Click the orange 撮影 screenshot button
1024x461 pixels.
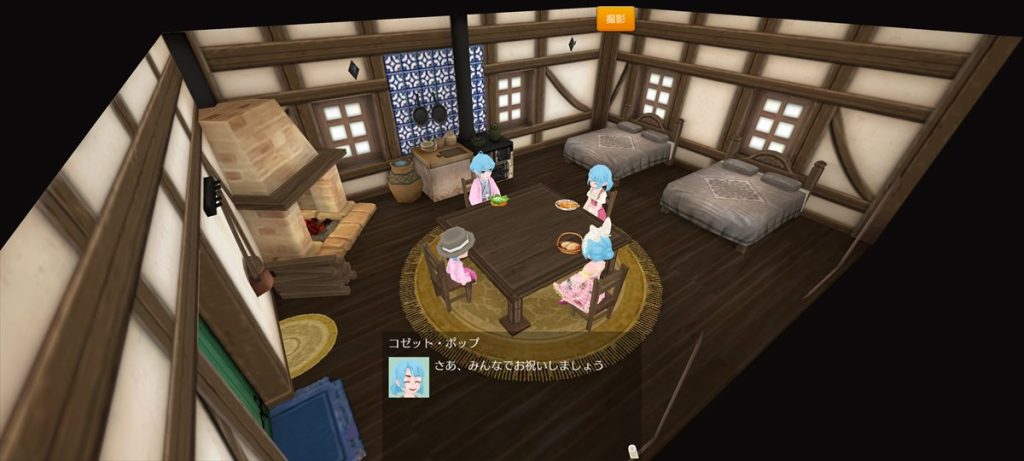point(615,18)
